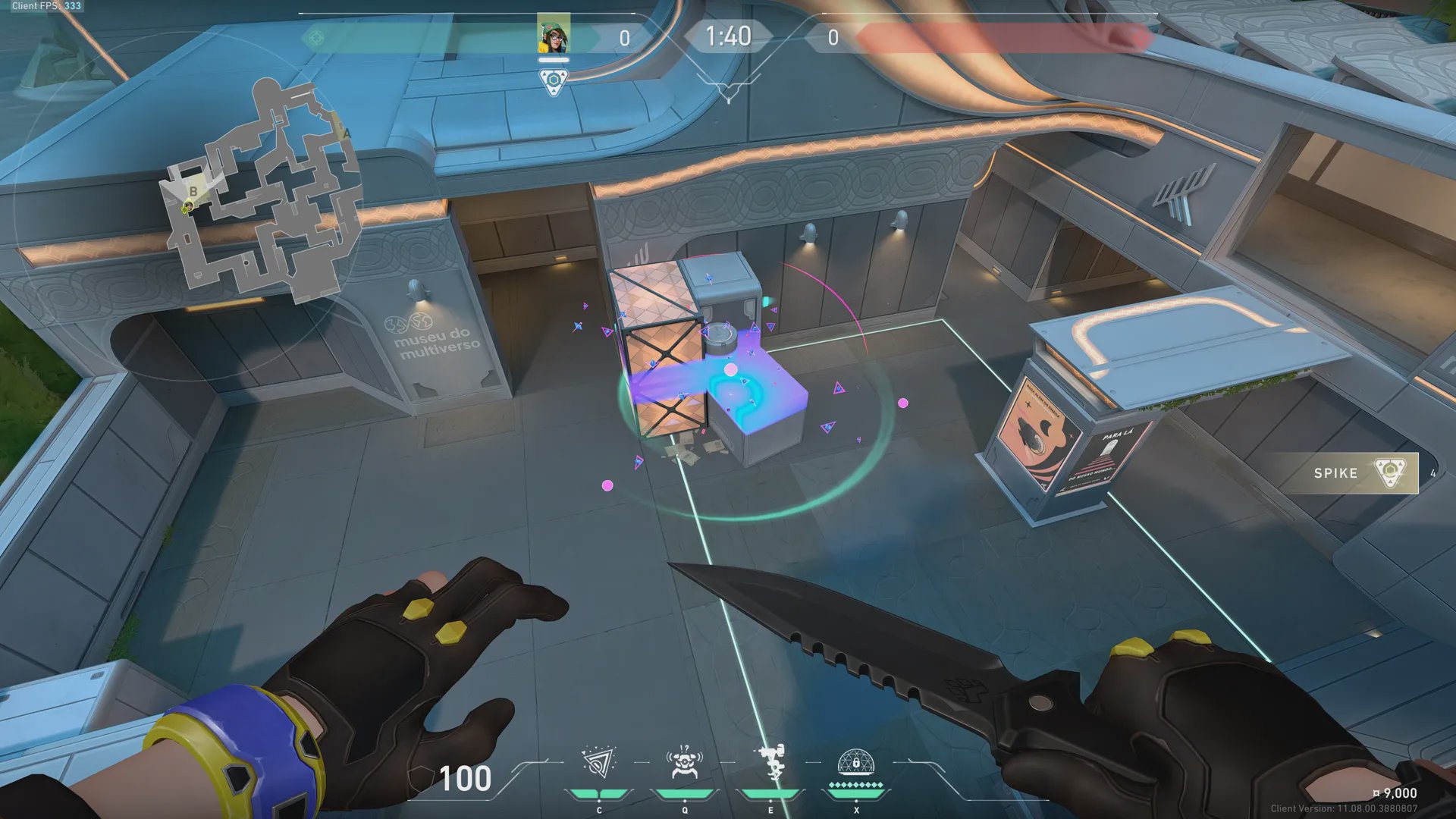Click the B site marker on minimap
The height and width of the screenshot is (819, 1456).
pos(193,191)
